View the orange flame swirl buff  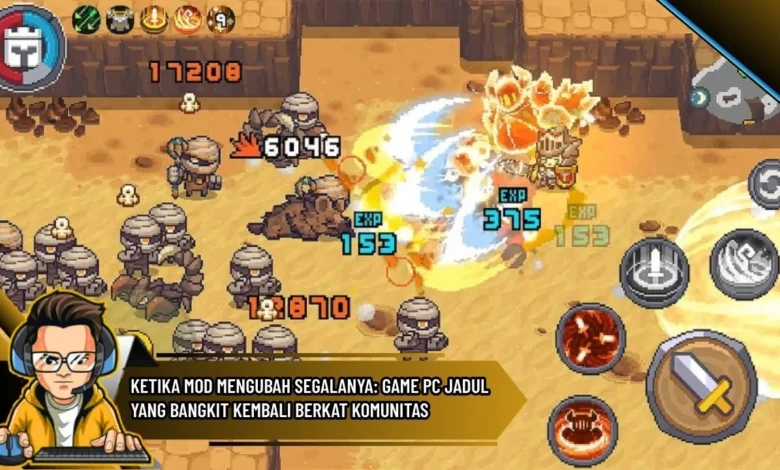point(187,18)
